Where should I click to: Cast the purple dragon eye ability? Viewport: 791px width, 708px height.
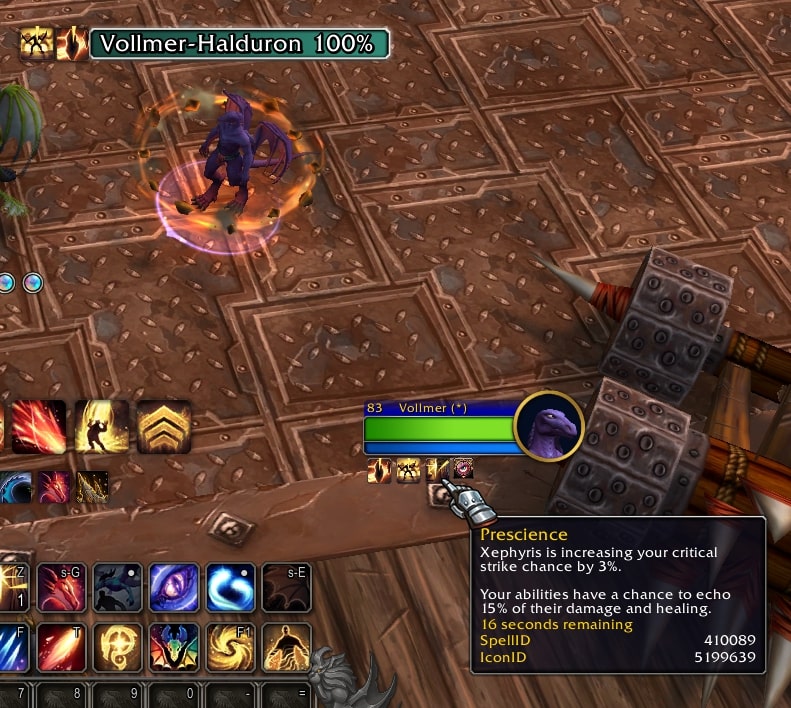tap(174, 587)
